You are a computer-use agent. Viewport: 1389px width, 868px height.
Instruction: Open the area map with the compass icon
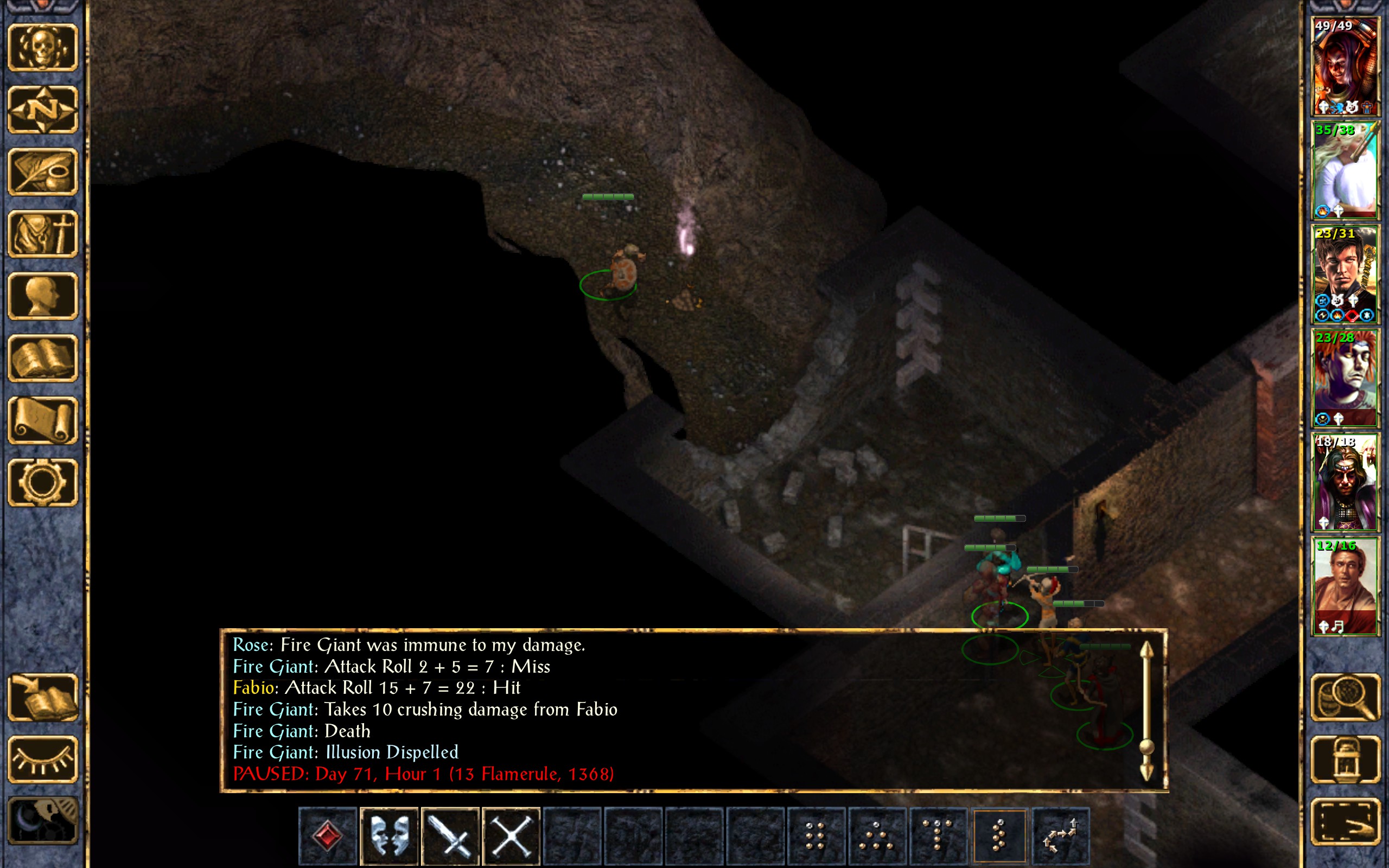click(x=43, y=110)
